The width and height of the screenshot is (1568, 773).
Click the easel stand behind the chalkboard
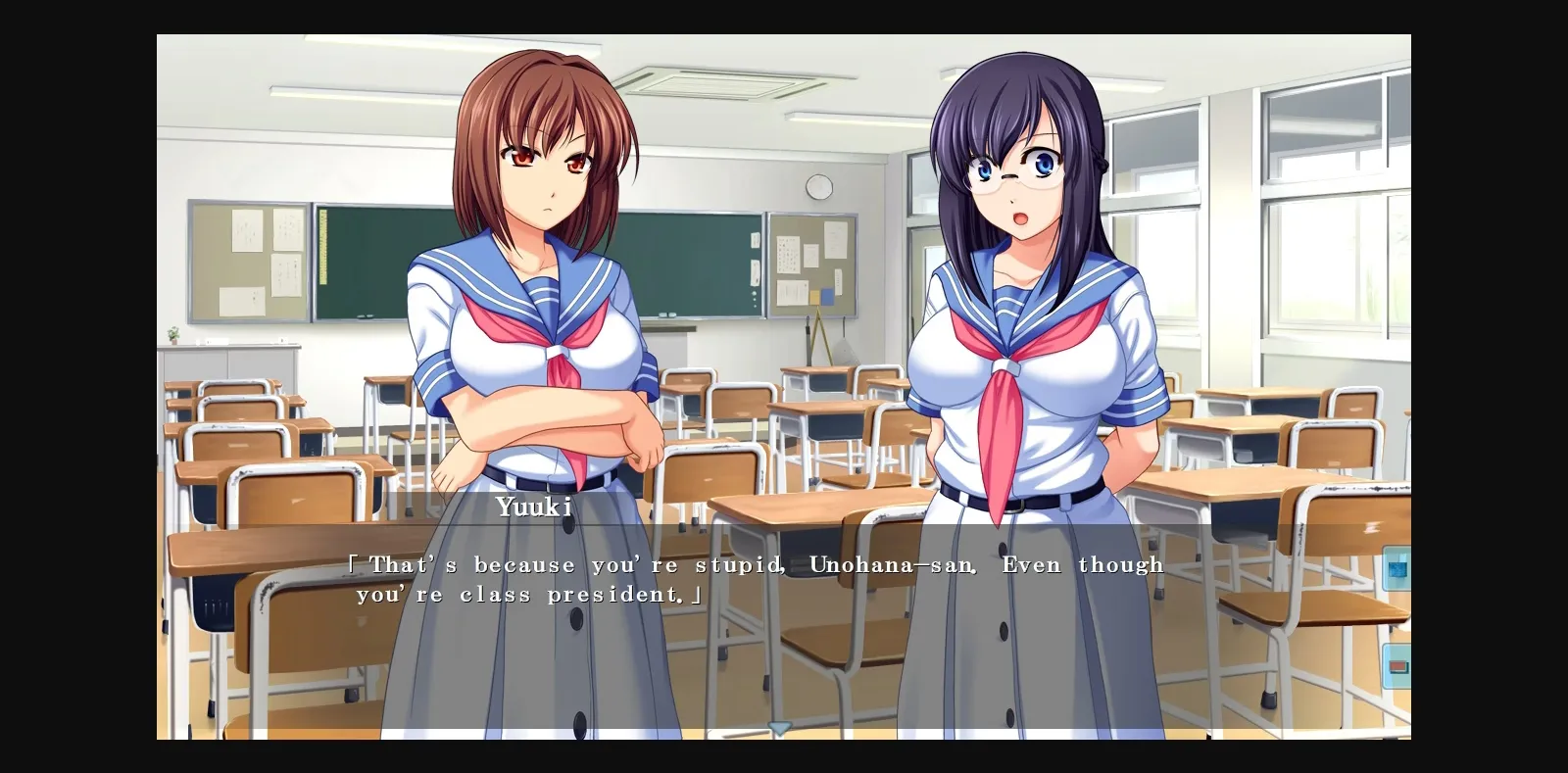click(x=819, y=343)
